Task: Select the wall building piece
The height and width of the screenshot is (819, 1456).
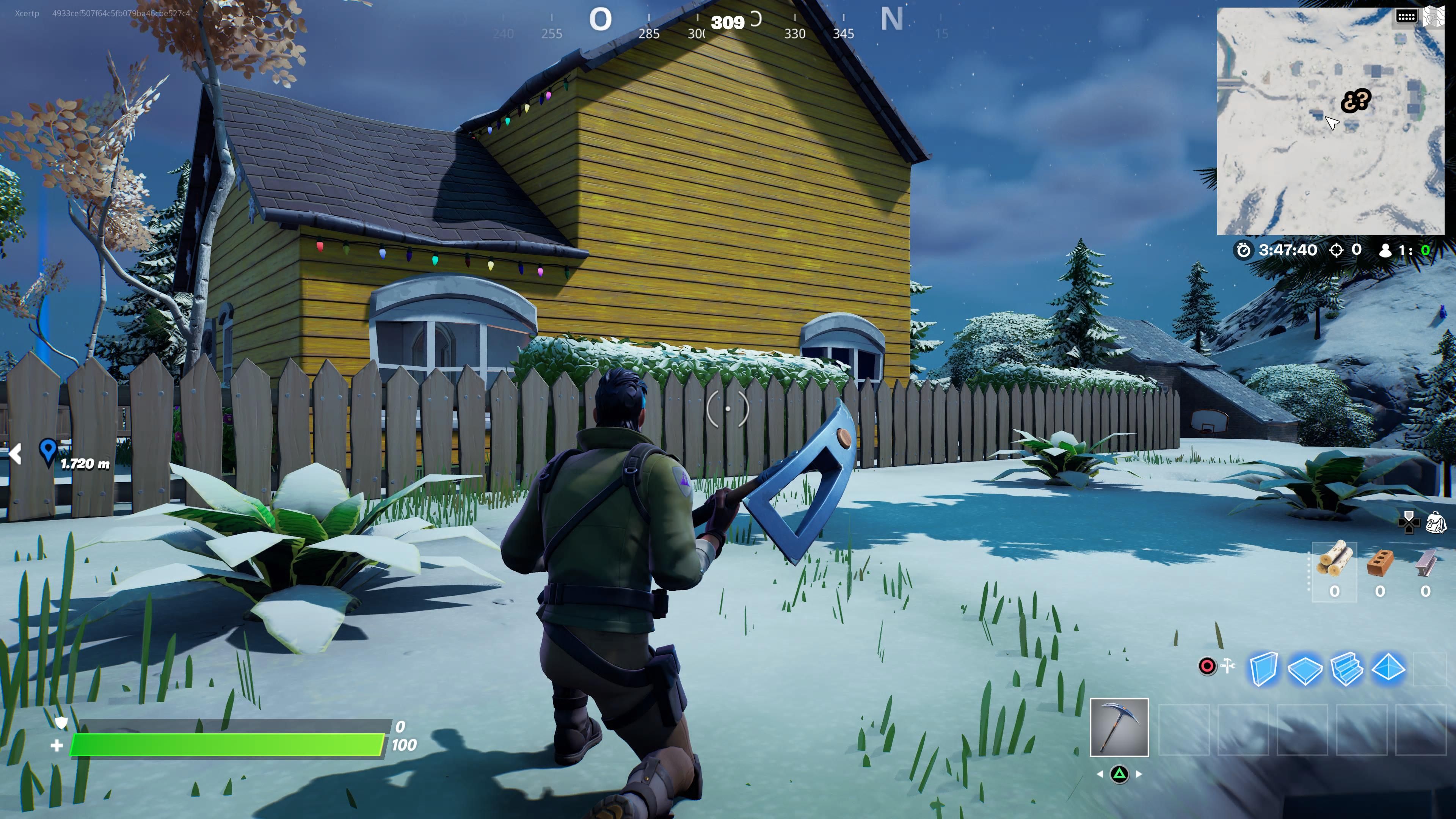Action: click(1265, 669)
